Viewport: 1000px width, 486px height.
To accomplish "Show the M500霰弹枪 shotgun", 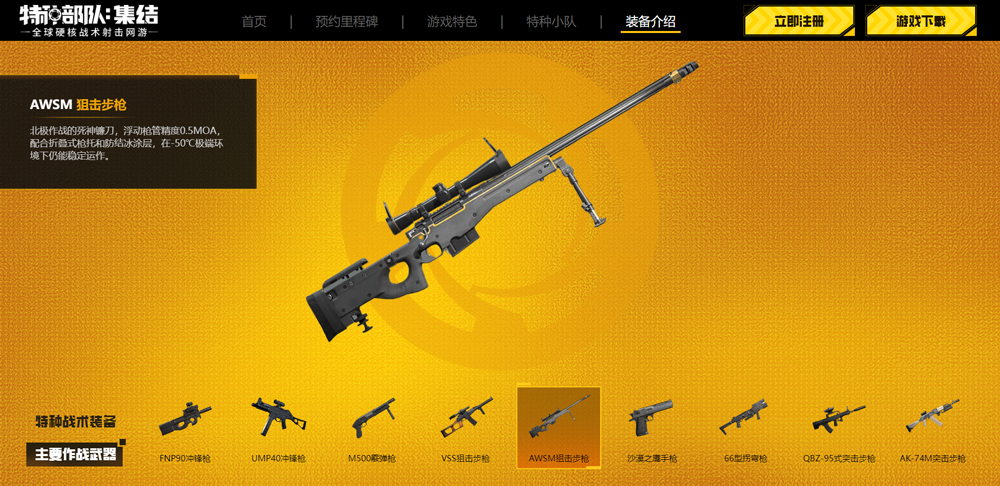I will tap(372, 425).
